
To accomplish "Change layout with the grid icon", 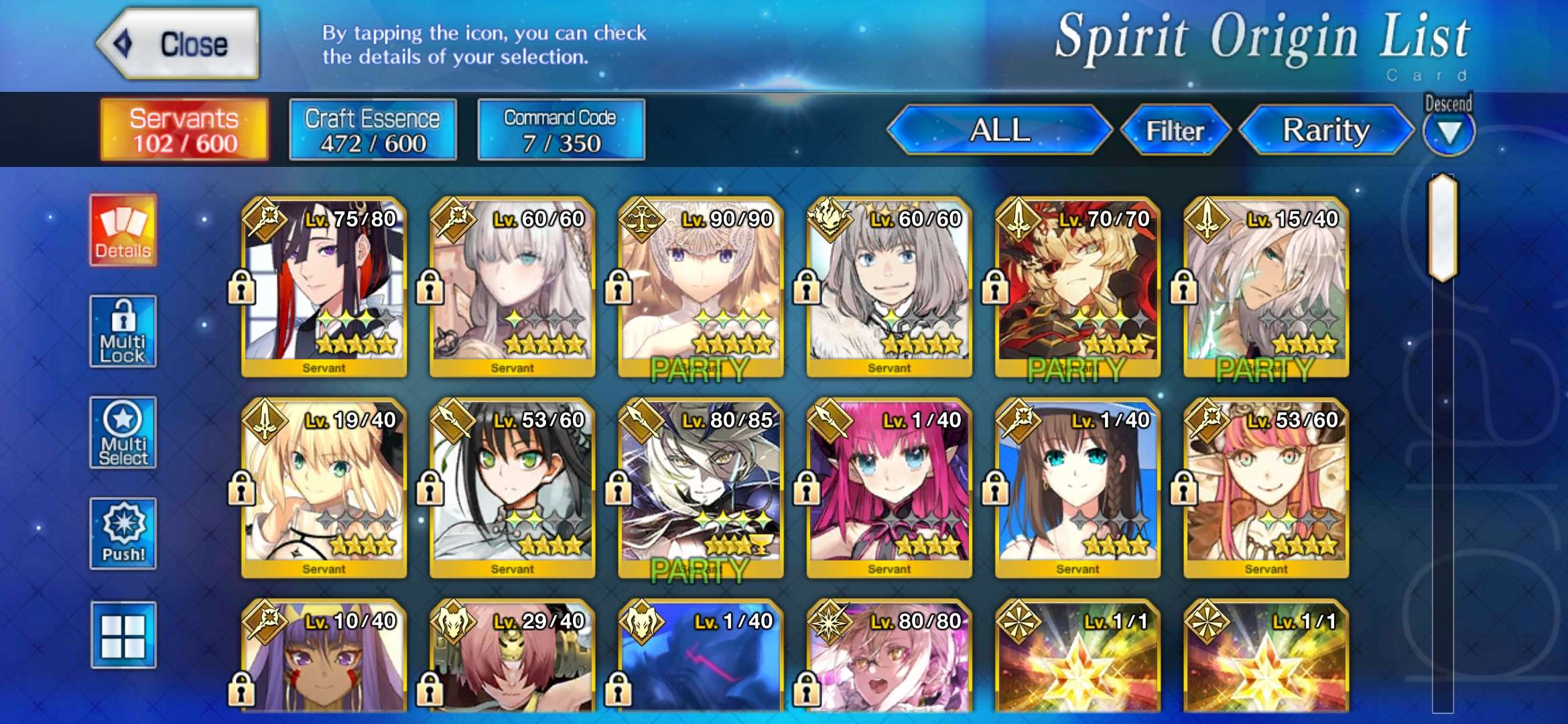I will (x=123, y=635).
